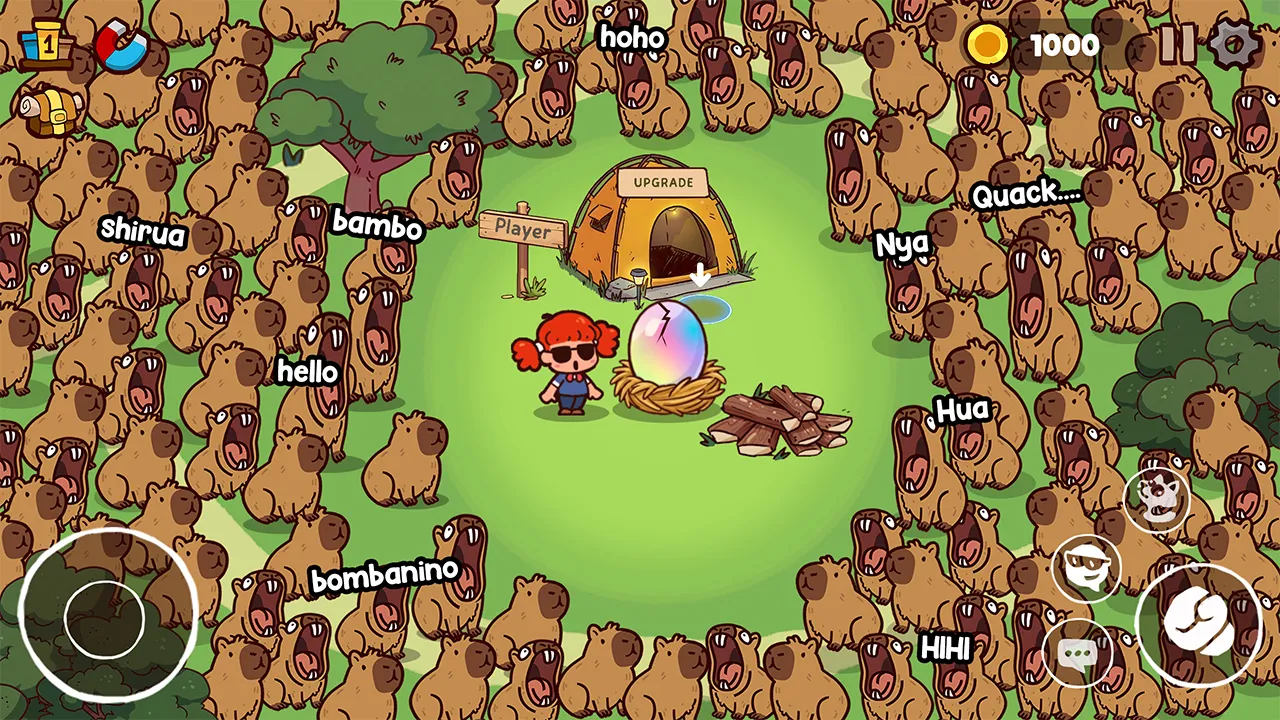This screenshot has width=1280, height=720.
Task: Select the capybara emote icon
Action: tap(1155, 500)
